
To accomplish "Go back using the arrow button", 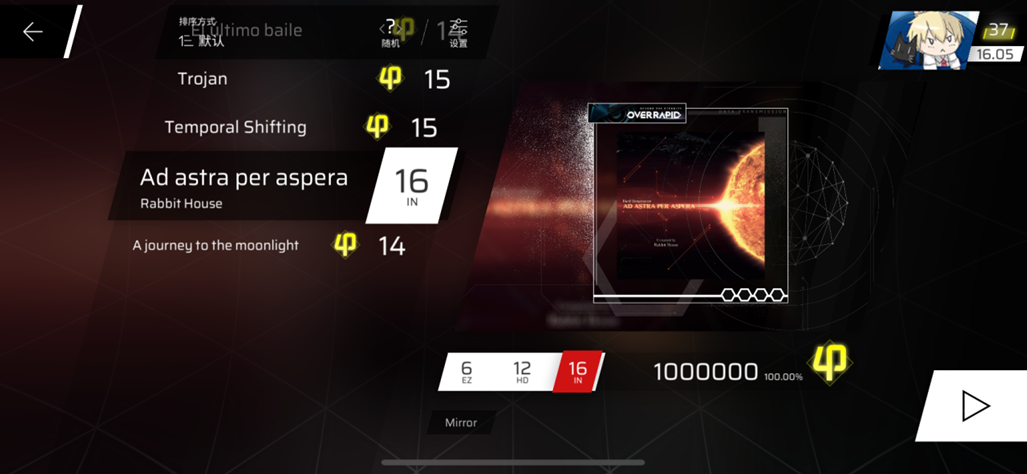I will pyautogui.click(x=33, y=32).
